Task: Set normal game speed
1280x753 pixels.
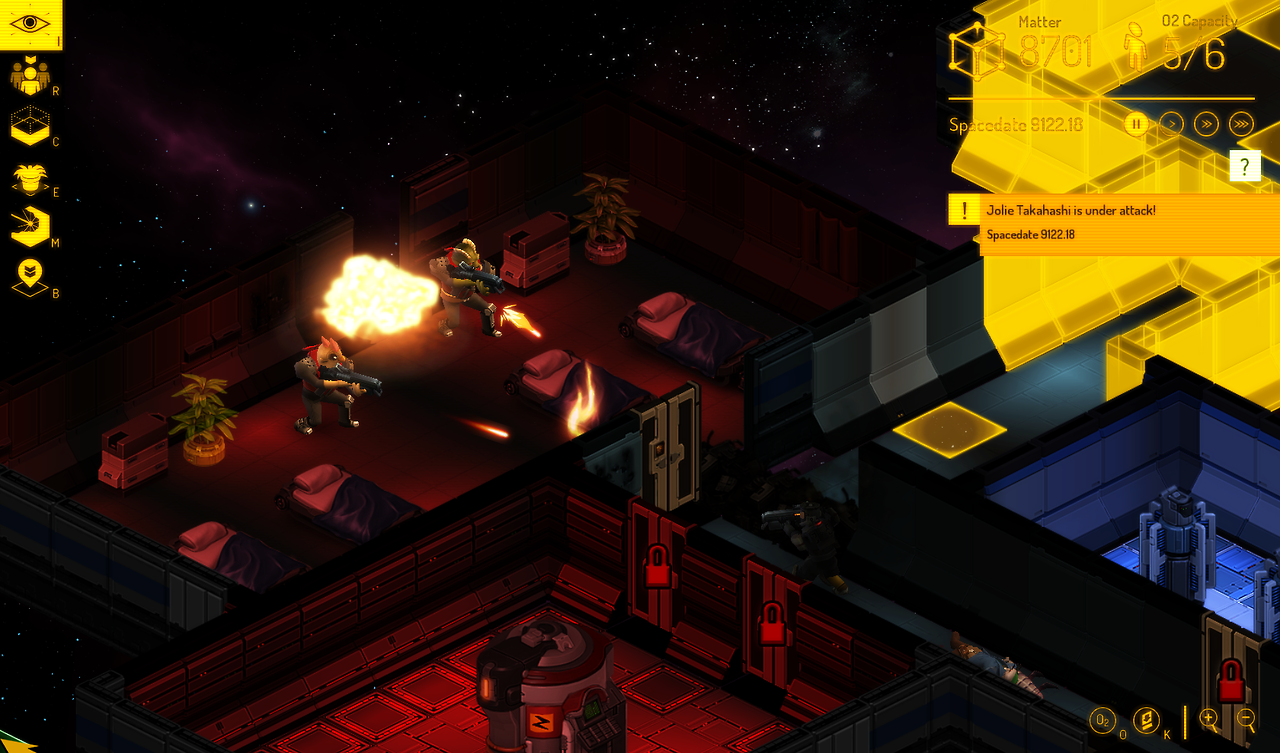Action: point(1172,123)
